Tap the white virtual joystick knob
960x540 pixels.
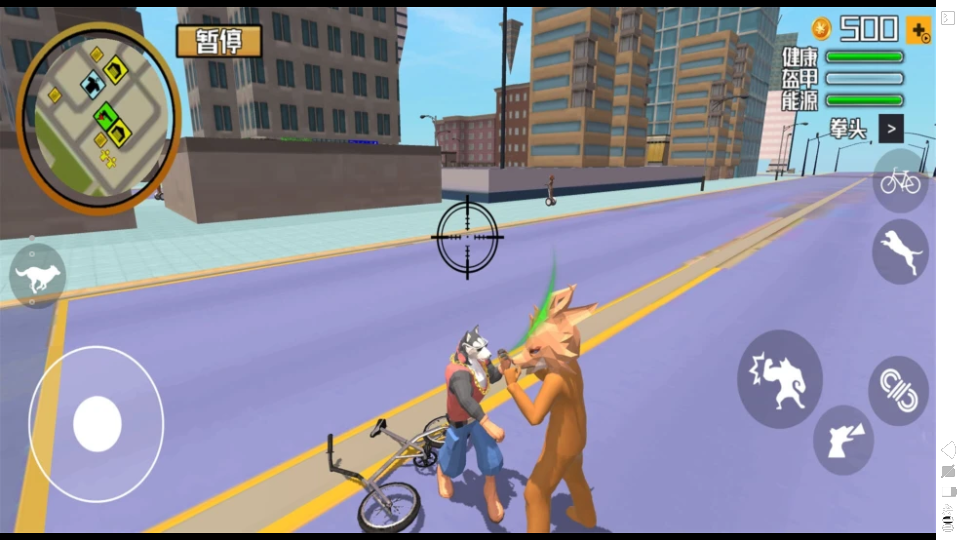coord(97,424)
